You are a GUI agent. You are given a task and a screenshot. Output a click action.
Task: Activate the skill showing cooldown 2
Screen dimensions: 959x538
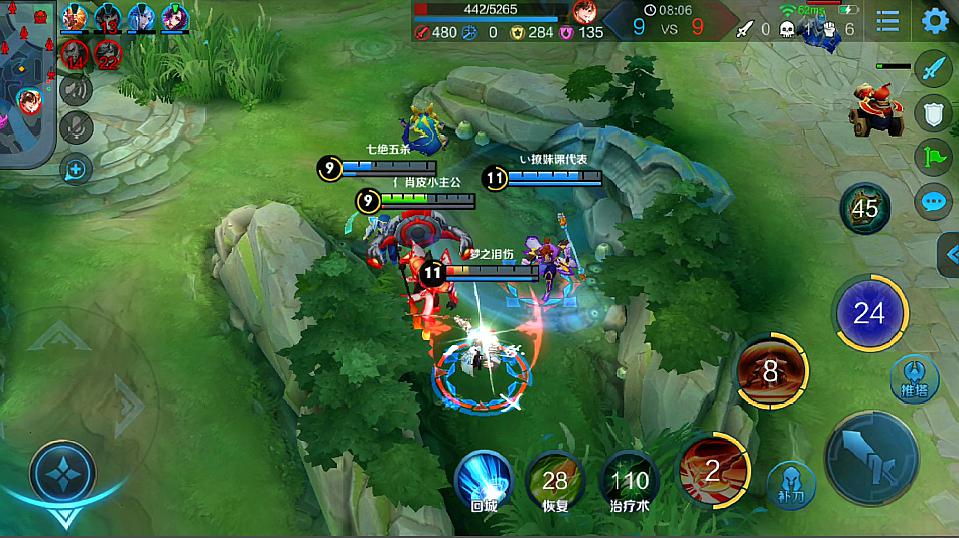tap(714, 469)
